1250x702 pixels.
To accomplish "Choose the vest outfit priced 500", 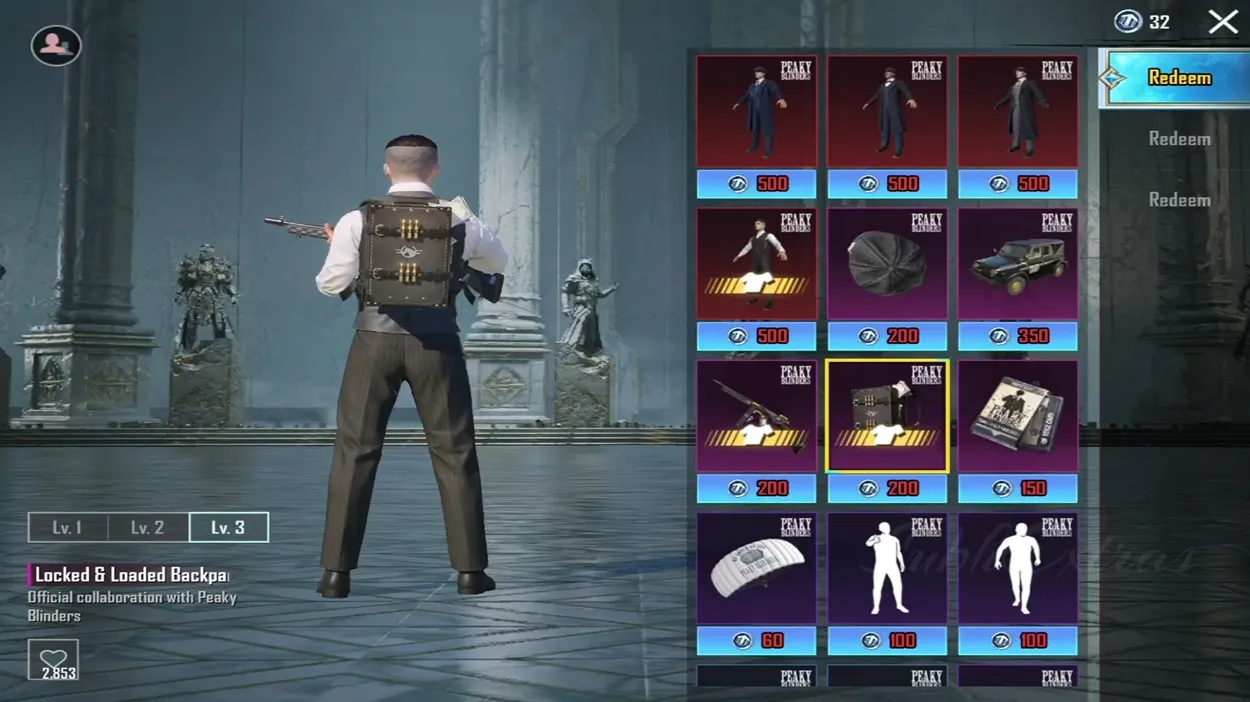I will [756, 265].
